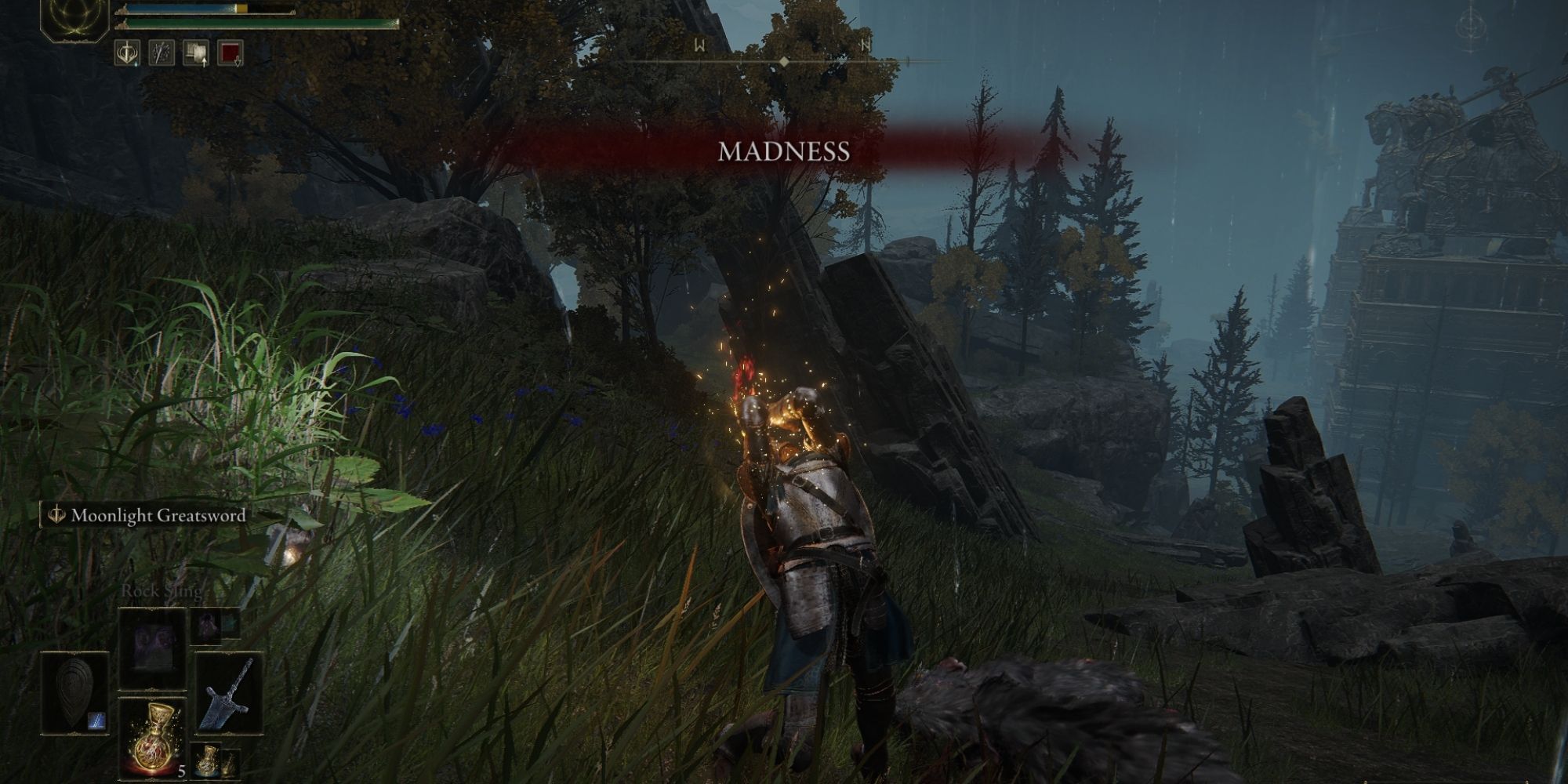Image resolution: width=1568 pixels, height=784 pixels.
Task: Use the Flask of Crimson Tears slot
Action: [x=152, y=739]
